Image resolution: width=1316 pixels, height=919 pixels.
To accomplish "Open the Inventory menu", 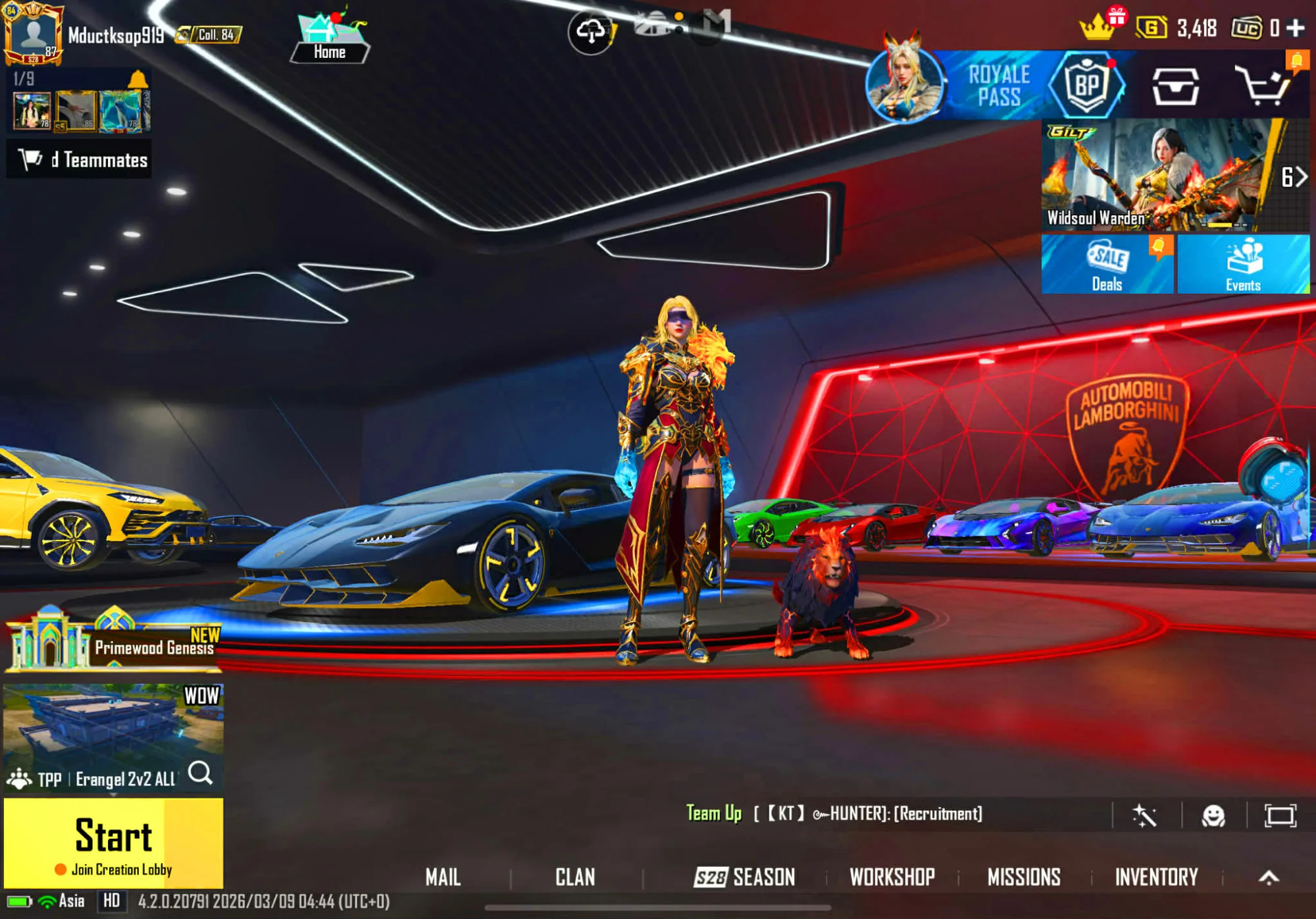I will [x=1156, y=877].
